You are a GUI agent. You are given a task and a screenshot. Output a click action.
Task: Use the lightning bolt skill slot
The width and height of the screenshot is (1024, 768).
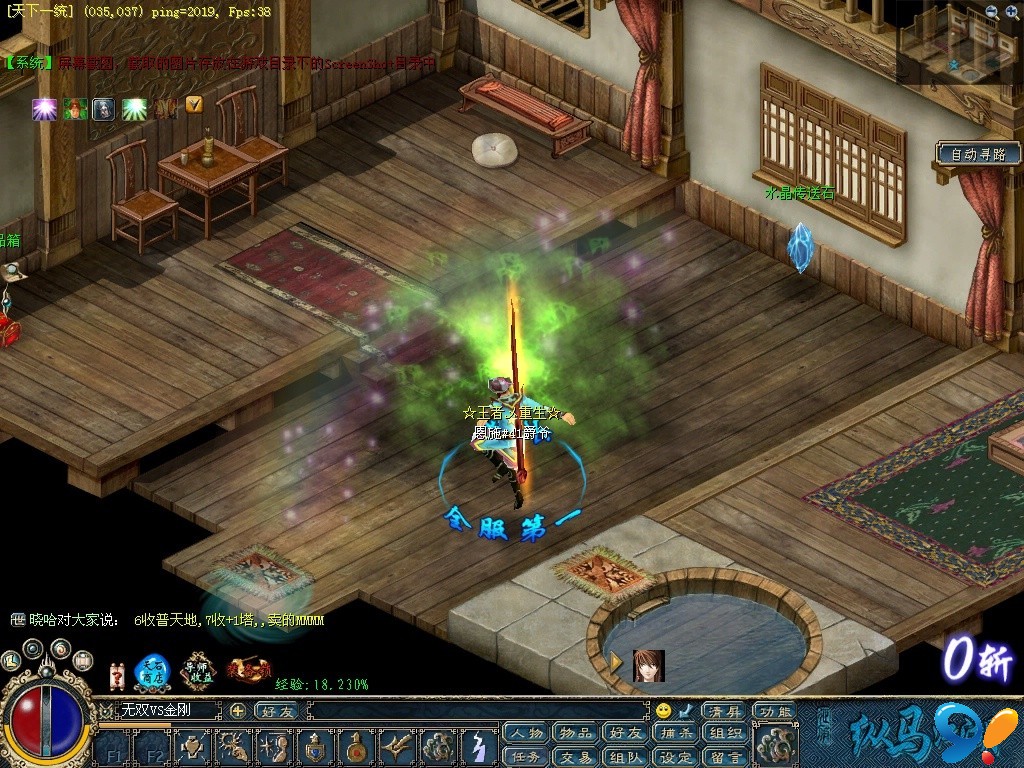click(x=479, y=746)
